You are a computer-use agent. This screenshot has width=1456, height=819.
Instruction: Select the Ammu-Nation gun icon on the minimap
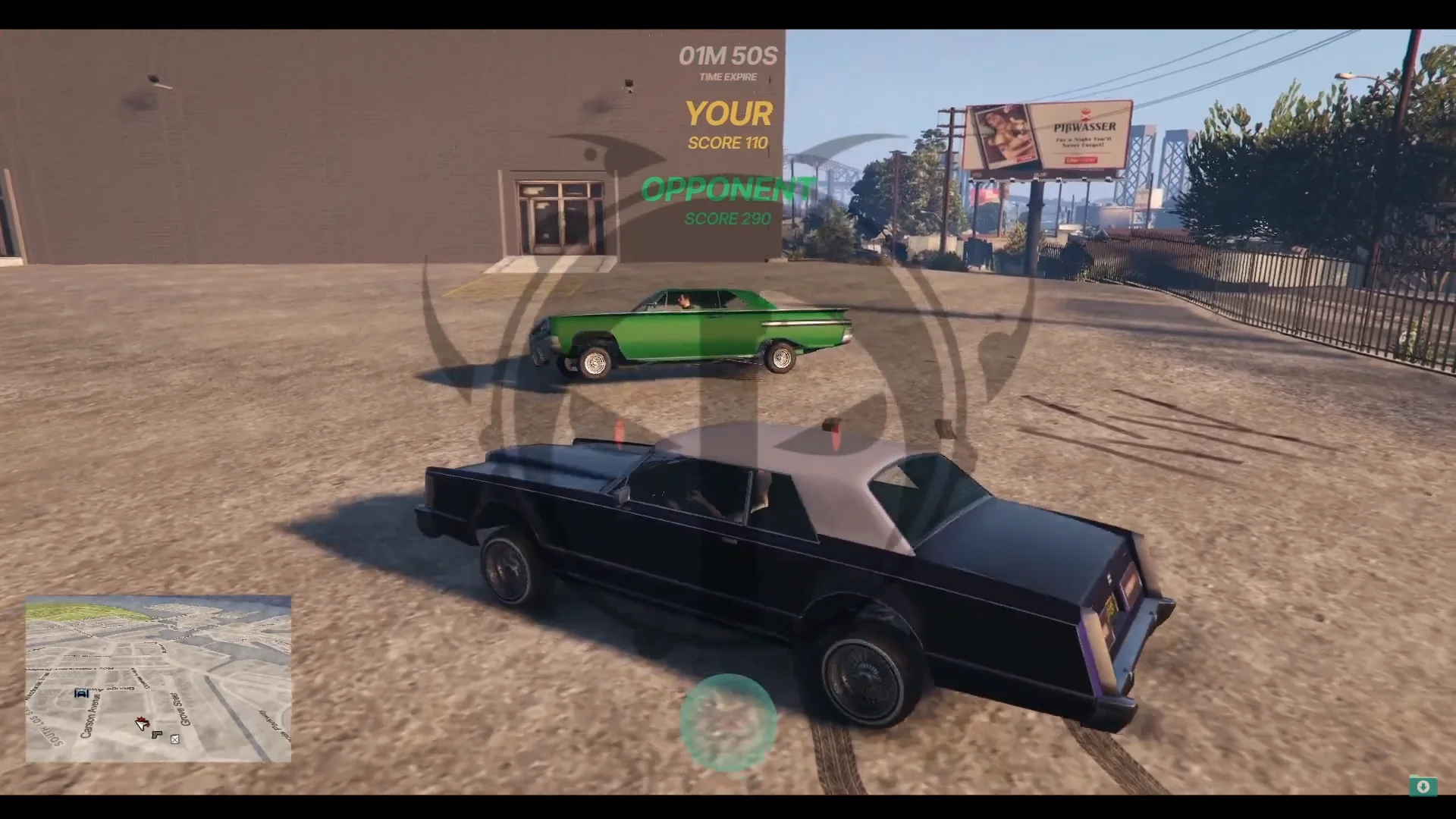157,736
